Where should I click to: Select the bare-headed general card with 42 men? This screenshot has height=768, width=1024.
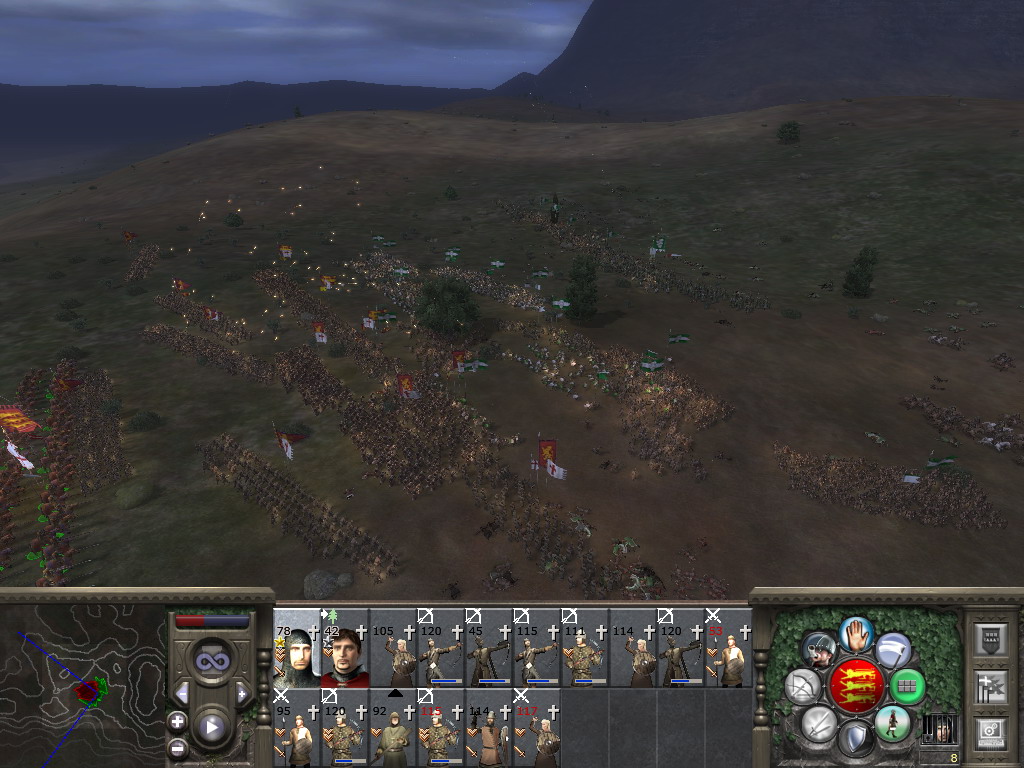pyautogui.click(x=344, y=649)
